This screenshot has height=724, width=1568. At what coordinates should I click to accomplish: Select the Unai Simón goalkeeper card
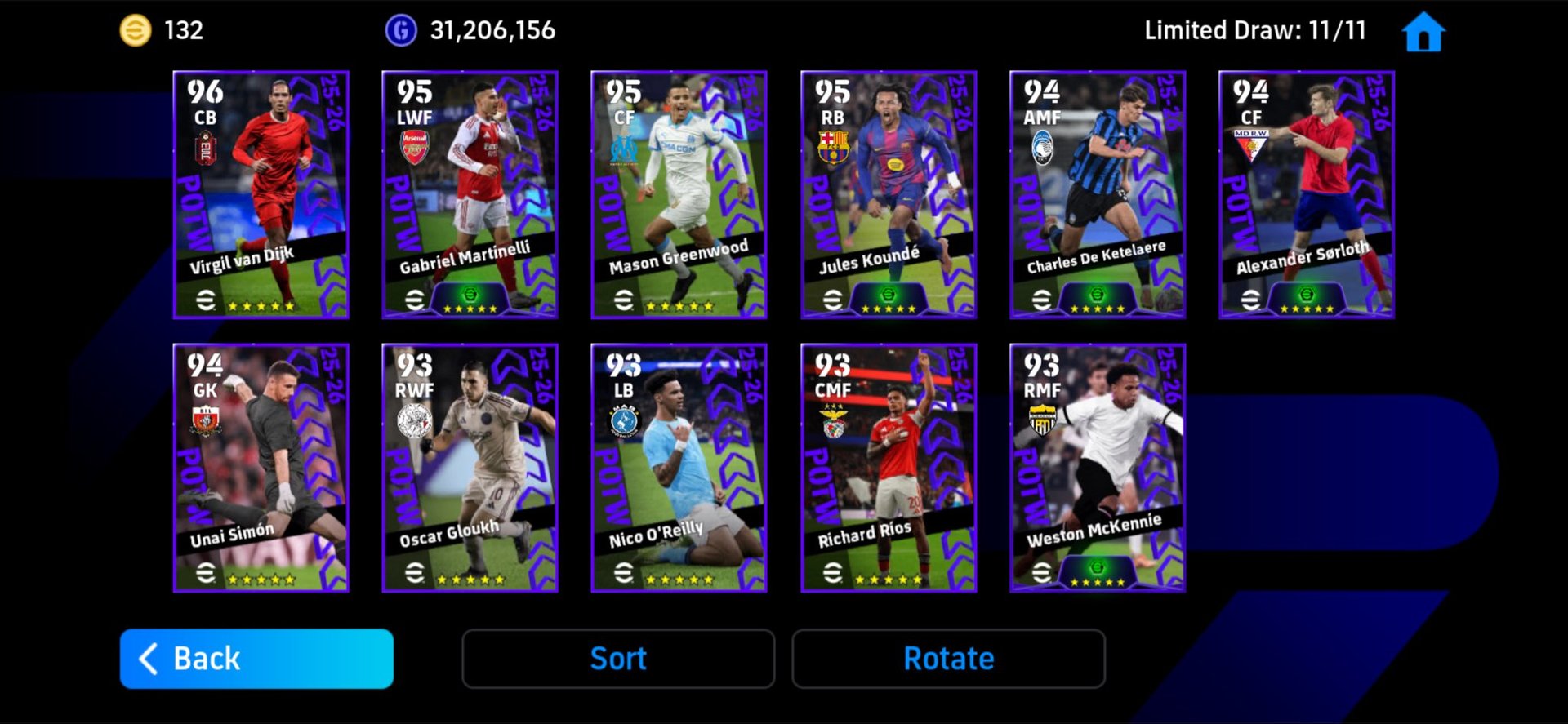coord(261,467)
